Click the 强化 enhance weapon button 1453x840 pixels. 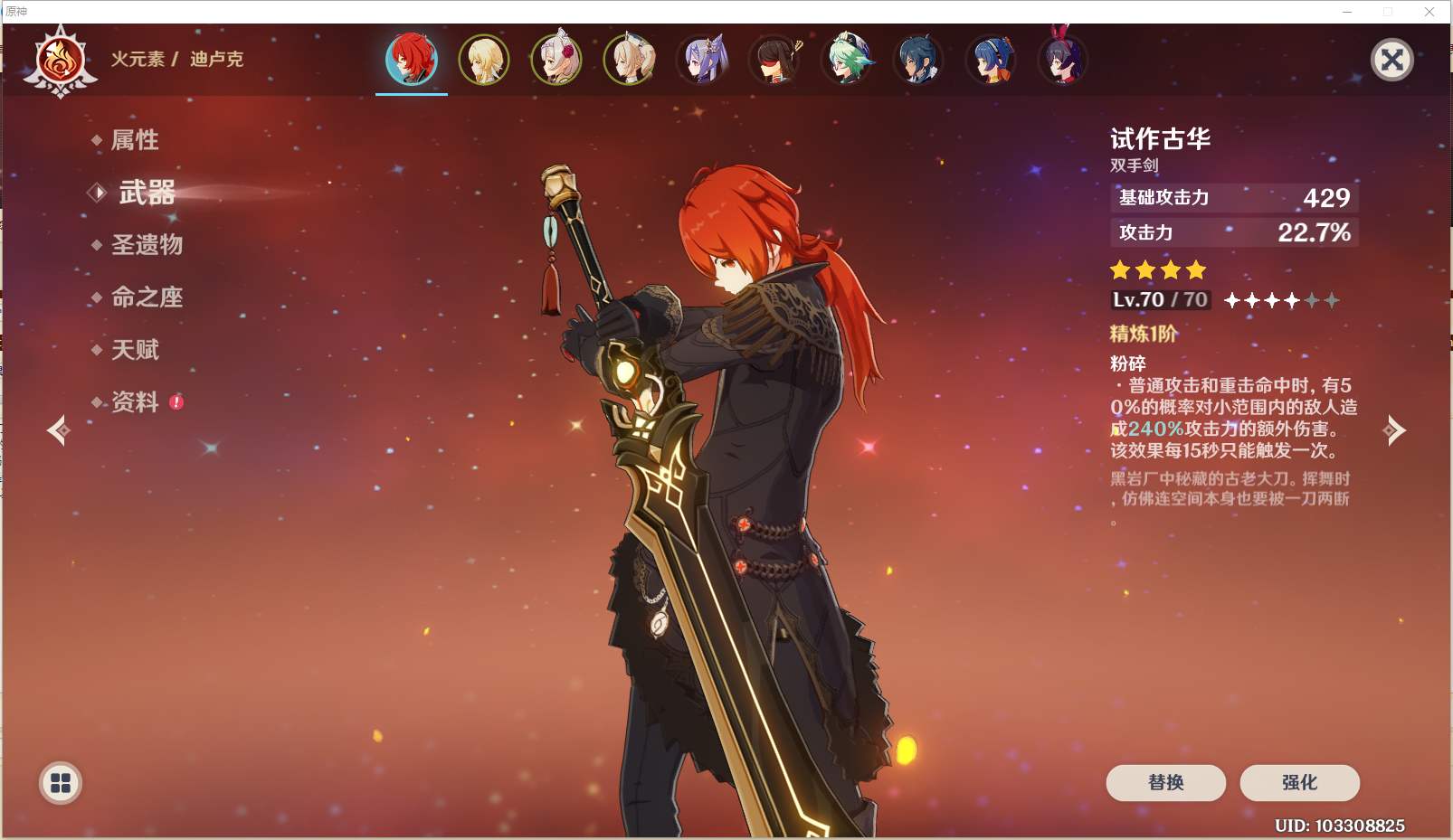1299,782
